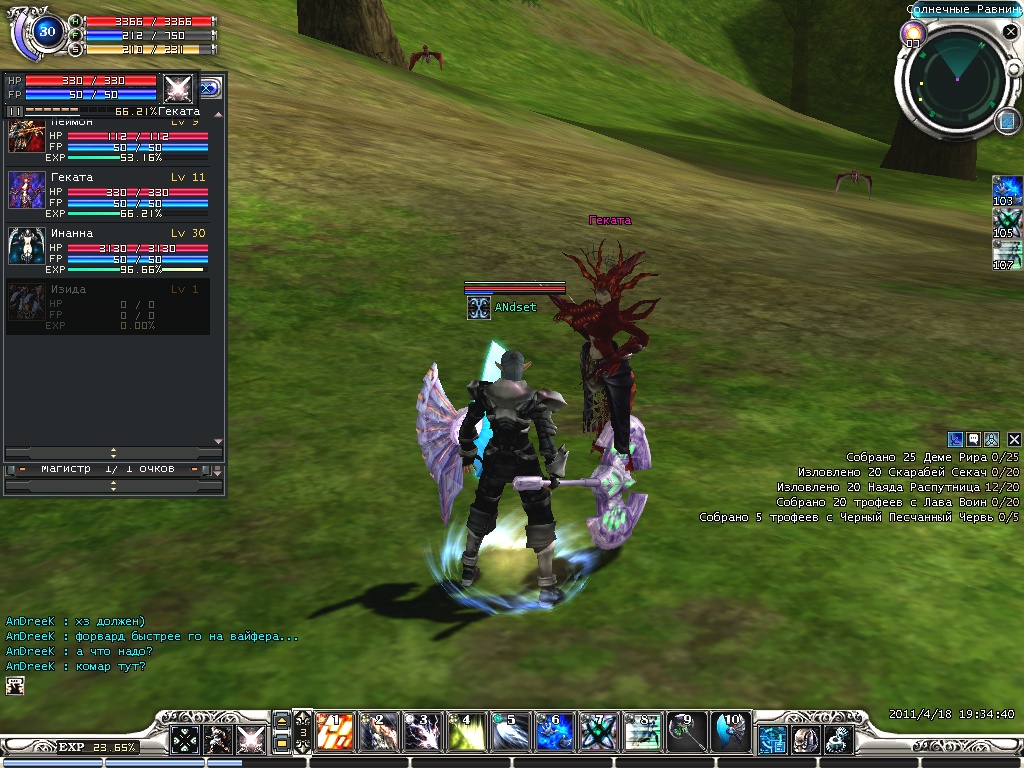Select the Инанна level 30 summon
The width and height of the screenshot is (1024, 768).
pyautogui.click(x=108, y=246)
